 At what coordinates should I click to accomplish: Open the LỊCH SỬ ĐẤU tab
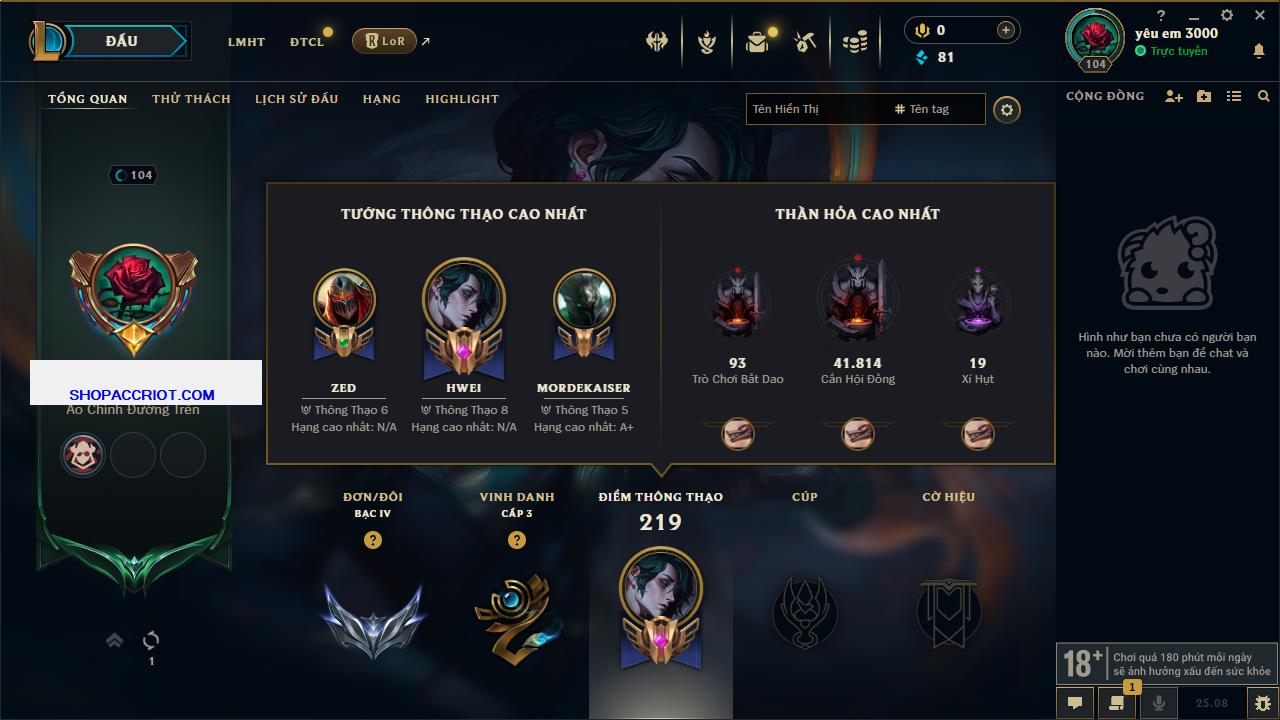[296, 99]
